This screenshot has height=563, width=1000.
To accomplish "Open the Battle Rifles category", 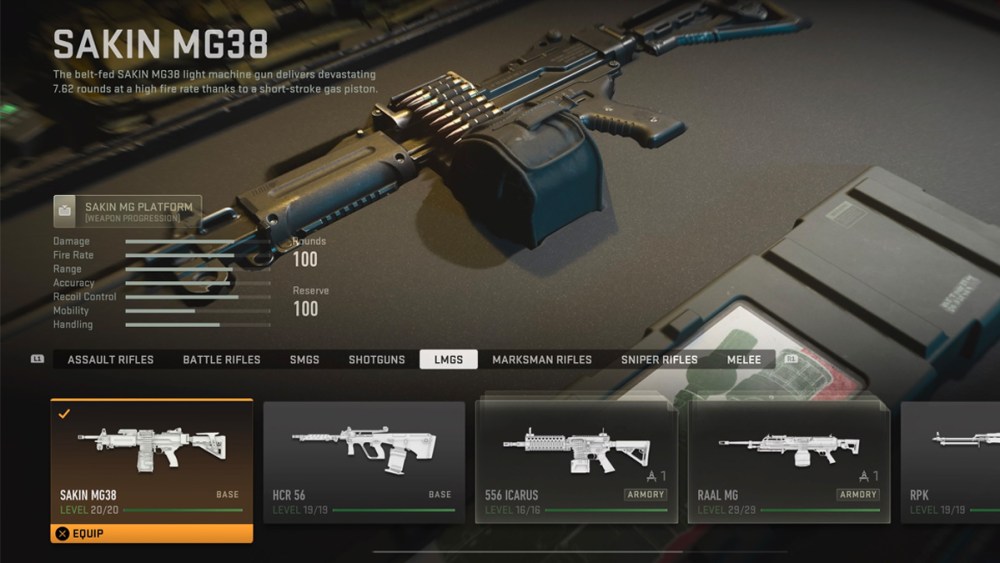I will tap(221, 360).
